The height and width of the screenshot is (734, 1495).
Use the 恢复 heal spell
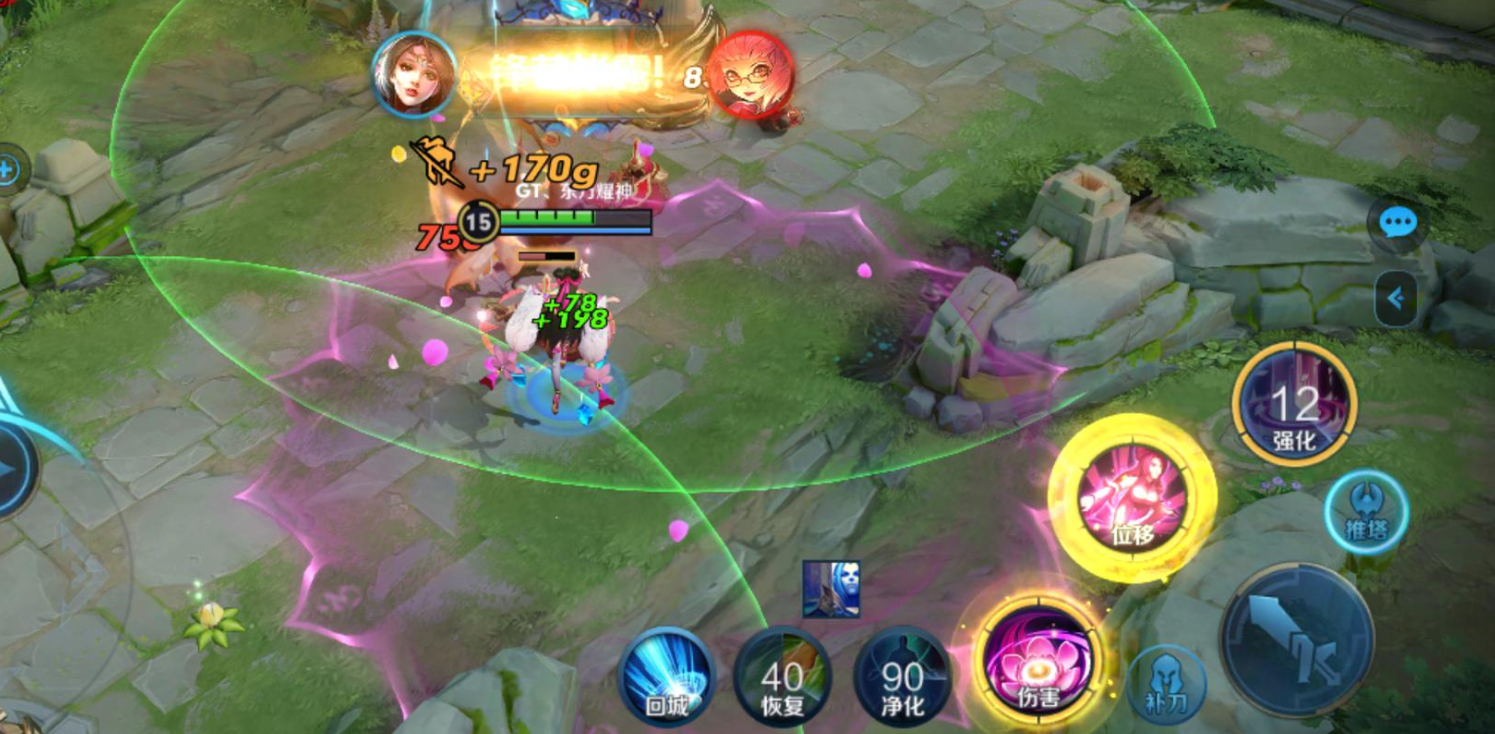[x=782, y=677]
